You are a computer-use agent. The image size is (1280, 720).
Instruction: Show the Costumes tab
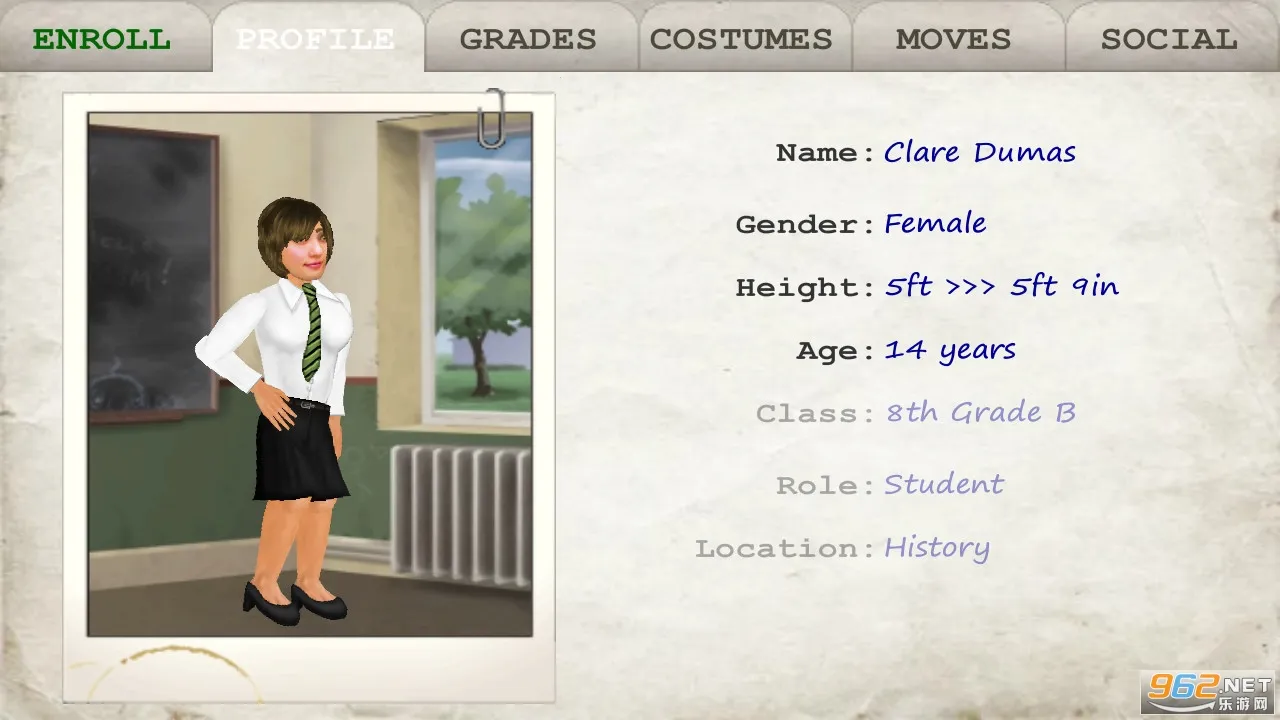tap(741, 40)
